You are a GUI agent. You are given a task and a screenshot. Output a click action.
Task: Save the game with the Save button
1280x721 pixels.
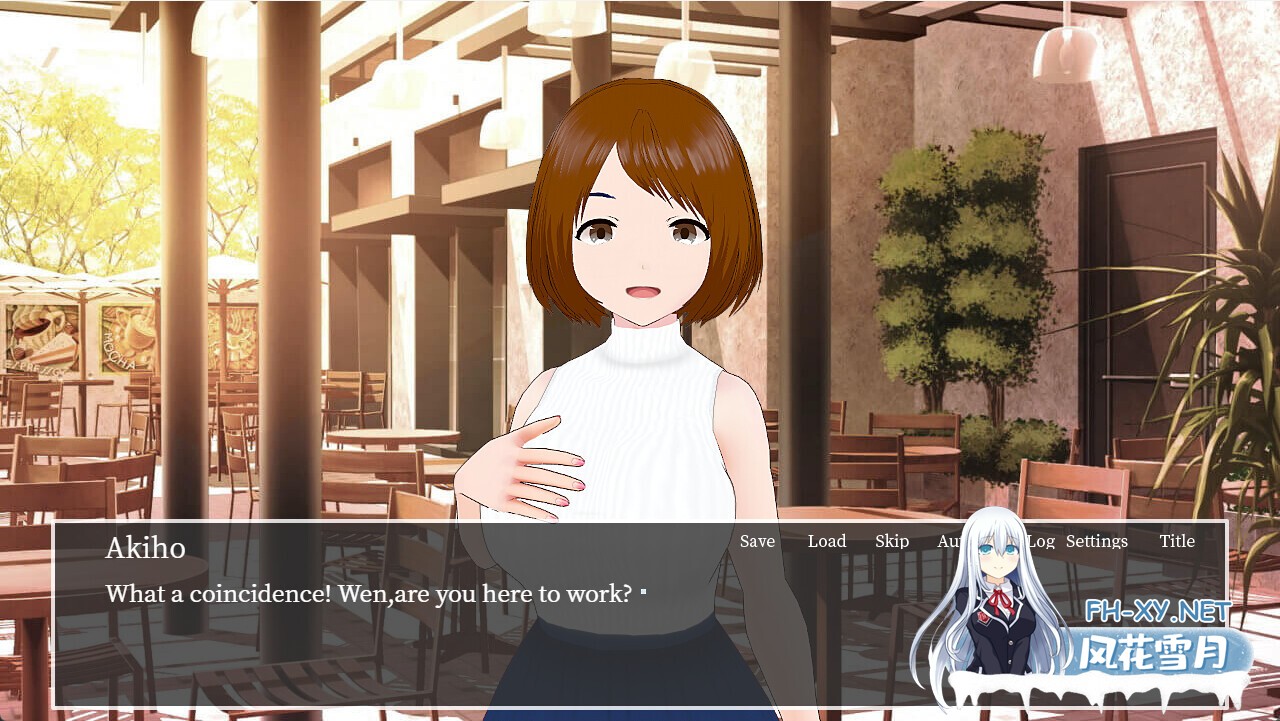(757, 541)
